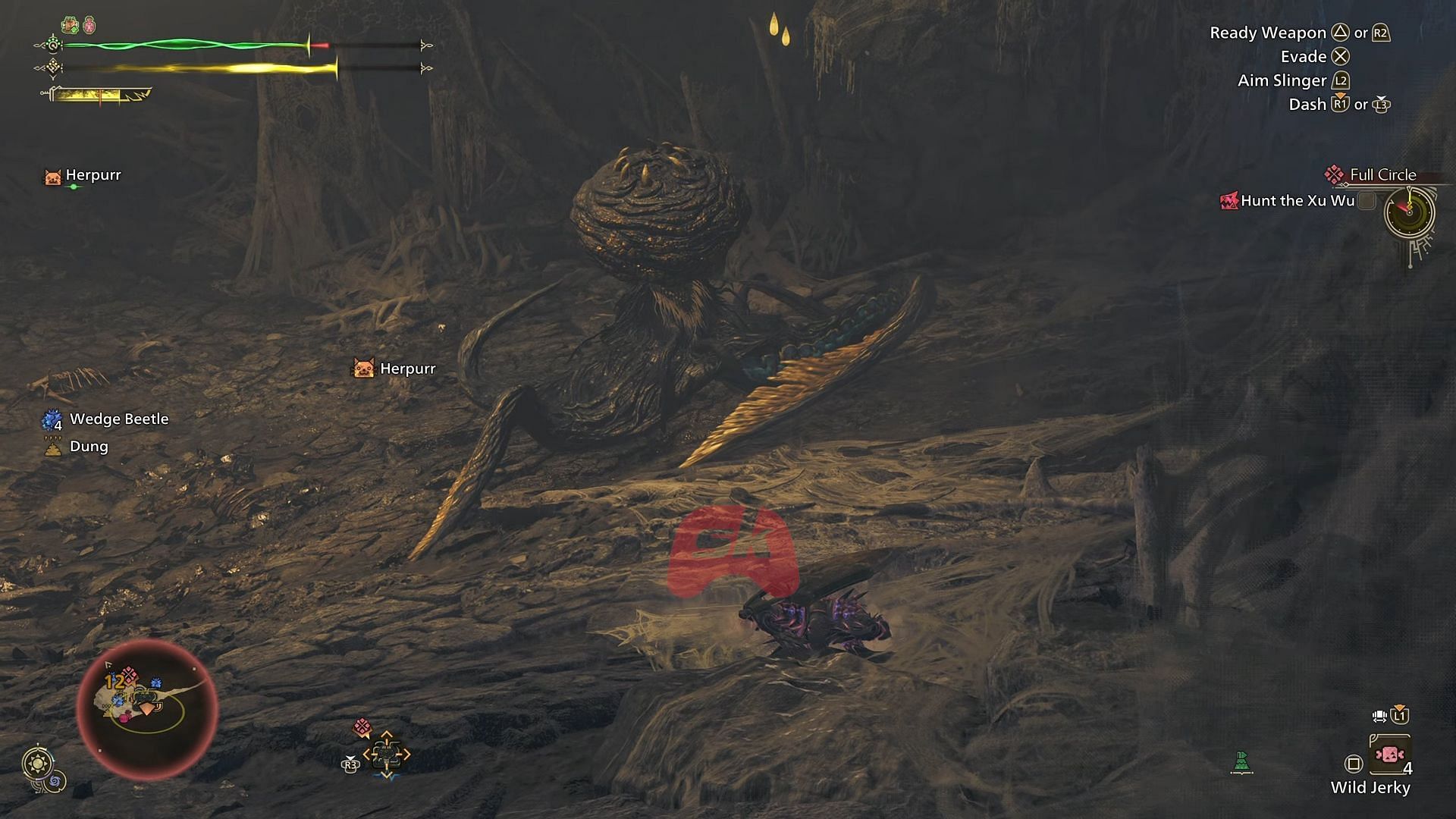
Task: Open the Full Circle quest entry
Action: point(1382,175)
